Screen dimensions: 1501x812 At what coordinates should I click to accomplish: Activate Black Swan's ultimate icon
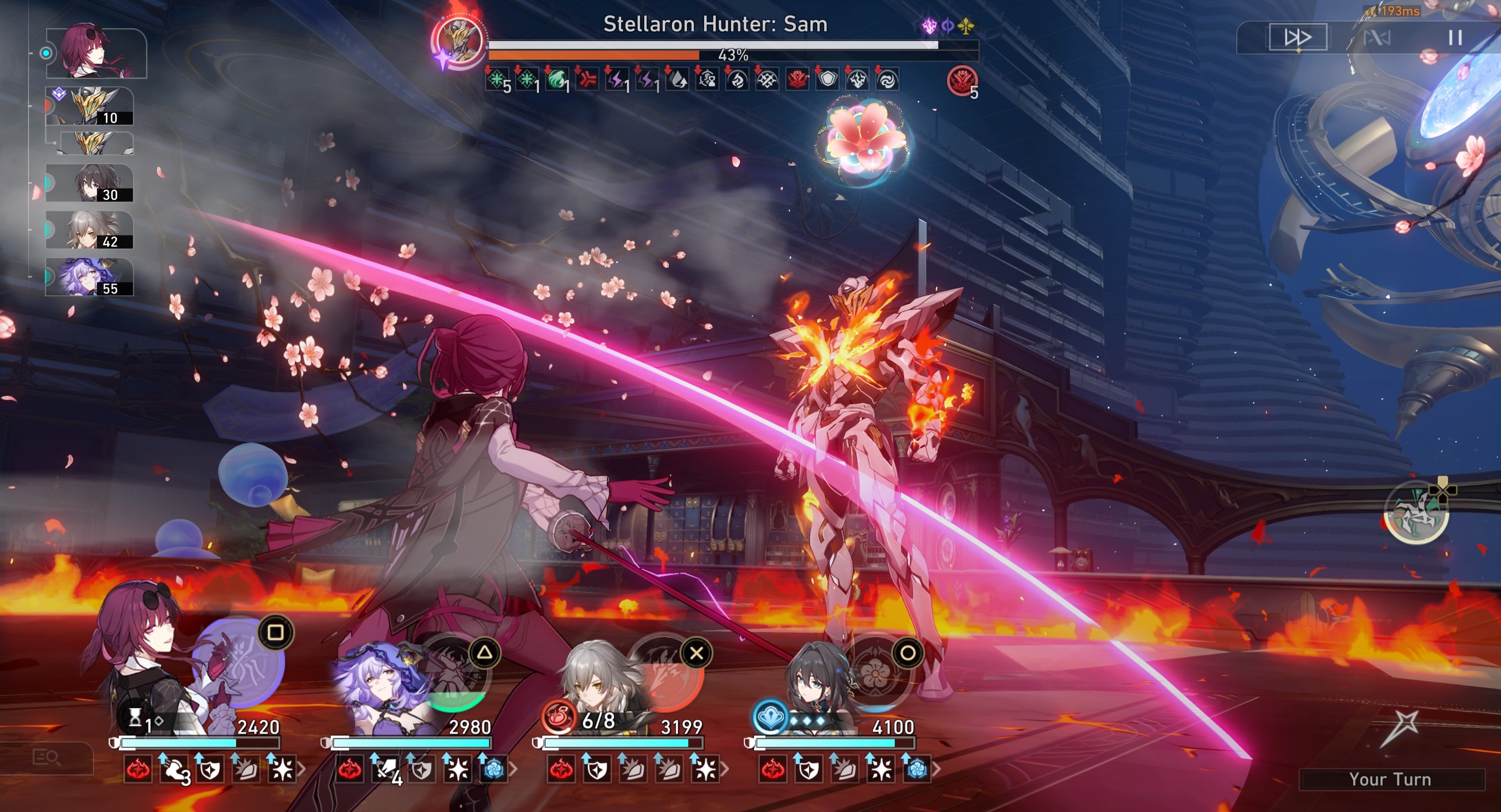(455, 676)
